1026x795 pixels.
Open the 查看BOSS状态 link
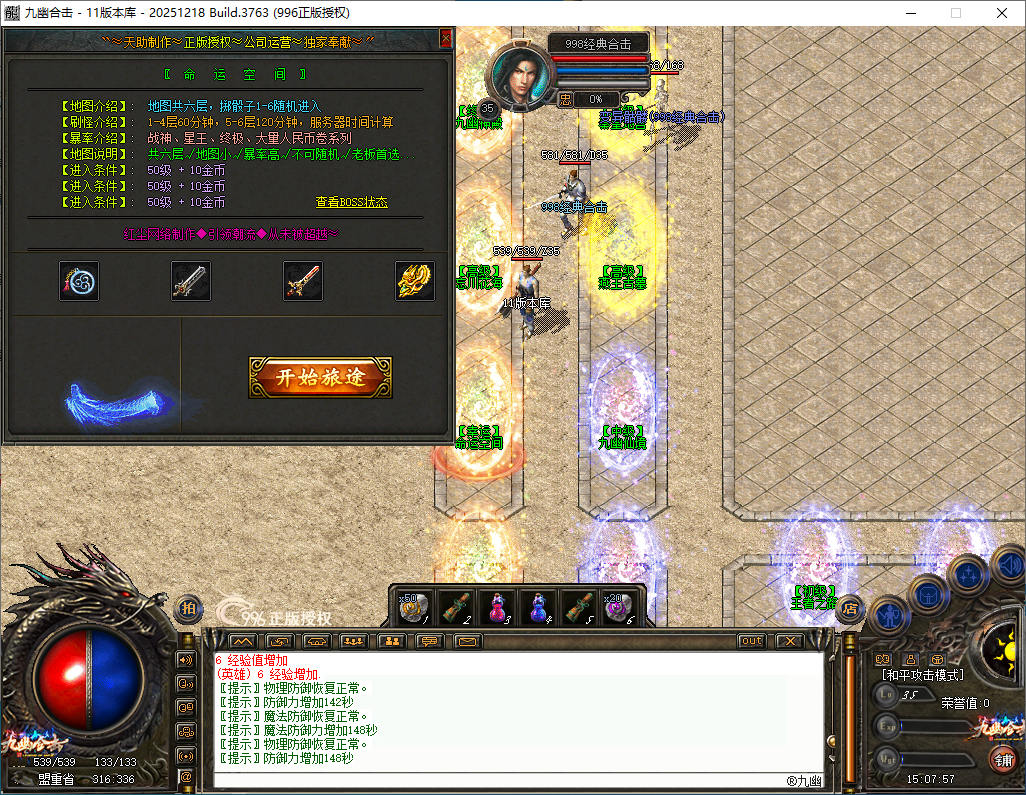click(x=352, y=202)
